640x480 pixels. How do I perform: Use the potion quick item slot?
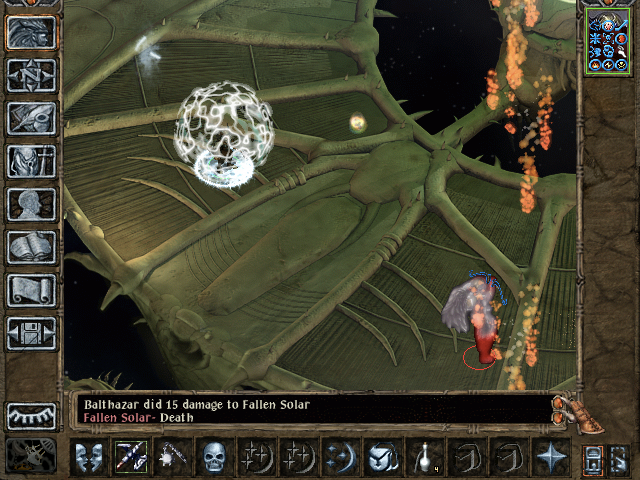(x=423, y=457)
